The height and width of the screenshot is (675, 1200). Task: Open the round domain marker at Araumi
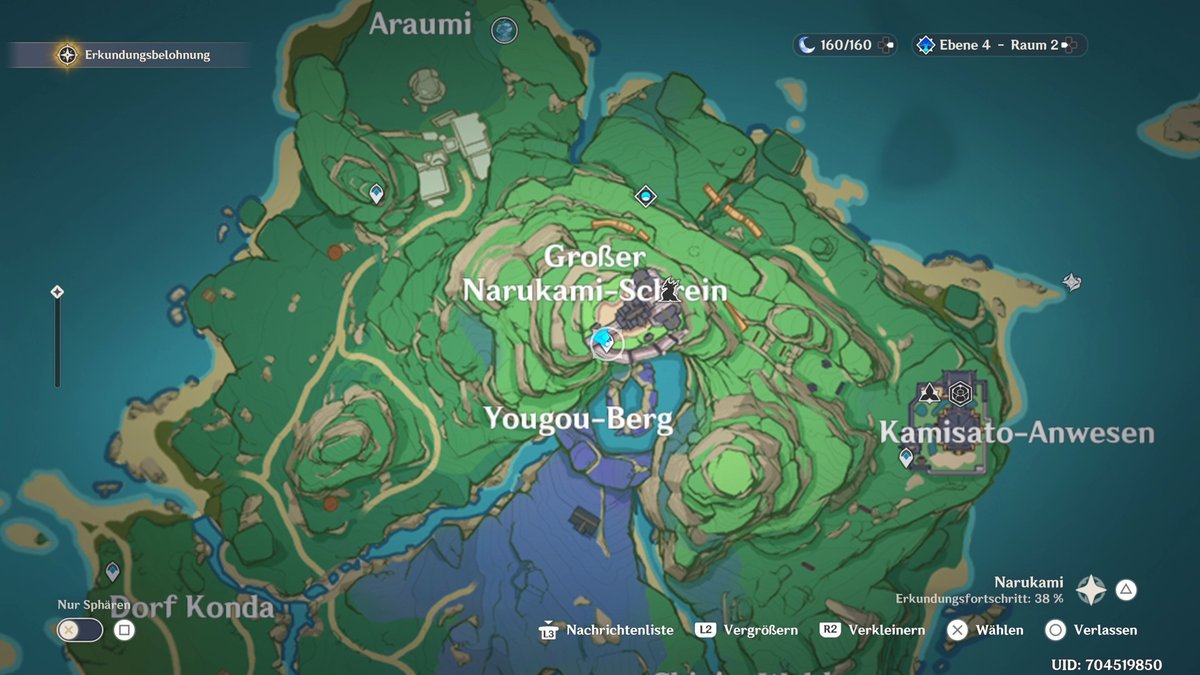505,30
